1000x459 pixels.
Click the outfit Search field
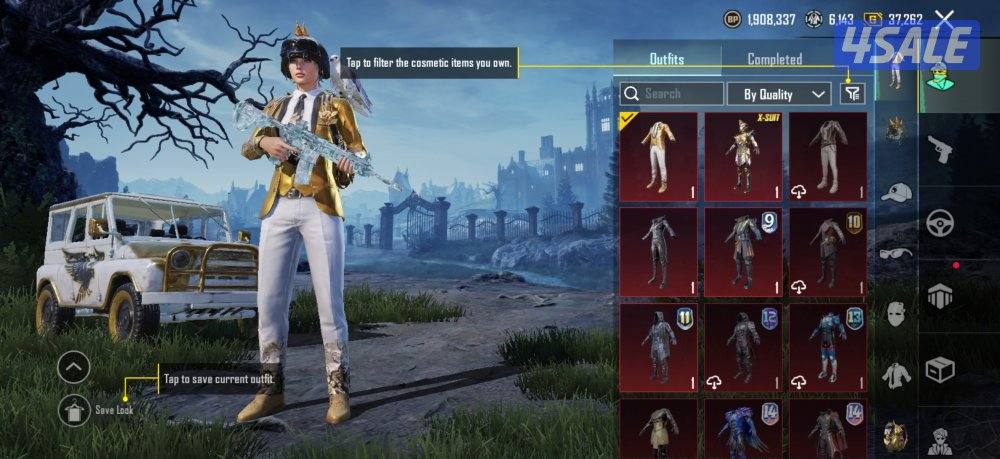pyautogui.click(x=672, y=94)
